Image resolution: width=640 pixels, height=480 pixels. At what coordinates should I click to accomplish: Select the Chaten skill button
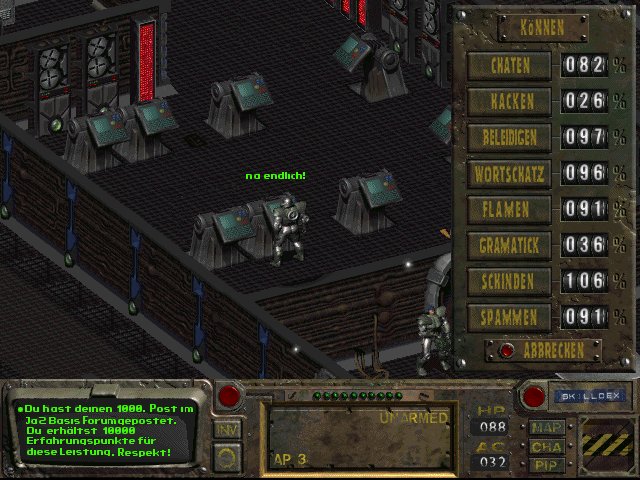coord(512,66)
